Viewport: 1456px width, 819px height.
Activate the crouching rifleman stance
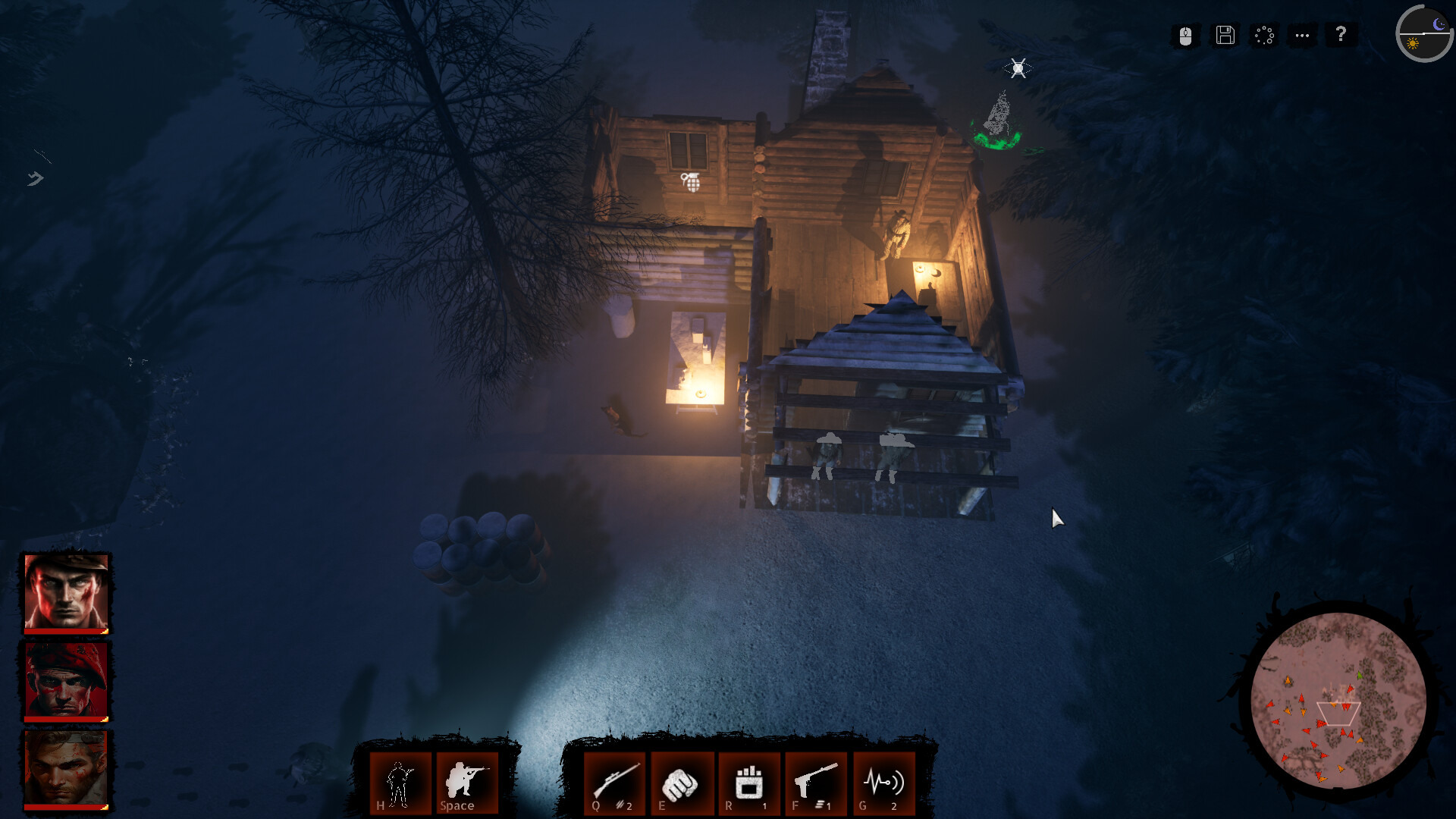tap(466, 783)
